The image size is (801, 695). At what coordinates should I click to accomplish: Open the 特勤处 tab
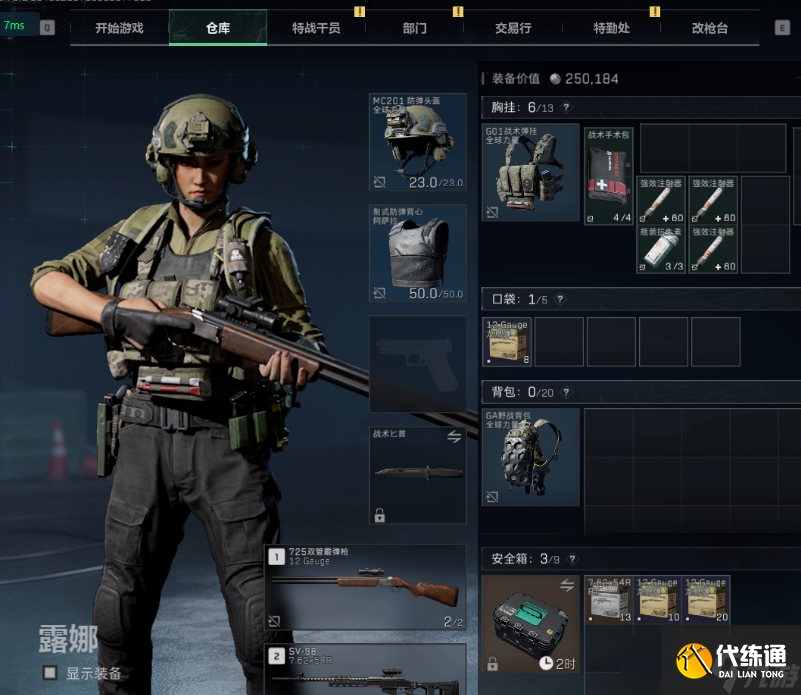pyautogui.click(x=611, y=28)
